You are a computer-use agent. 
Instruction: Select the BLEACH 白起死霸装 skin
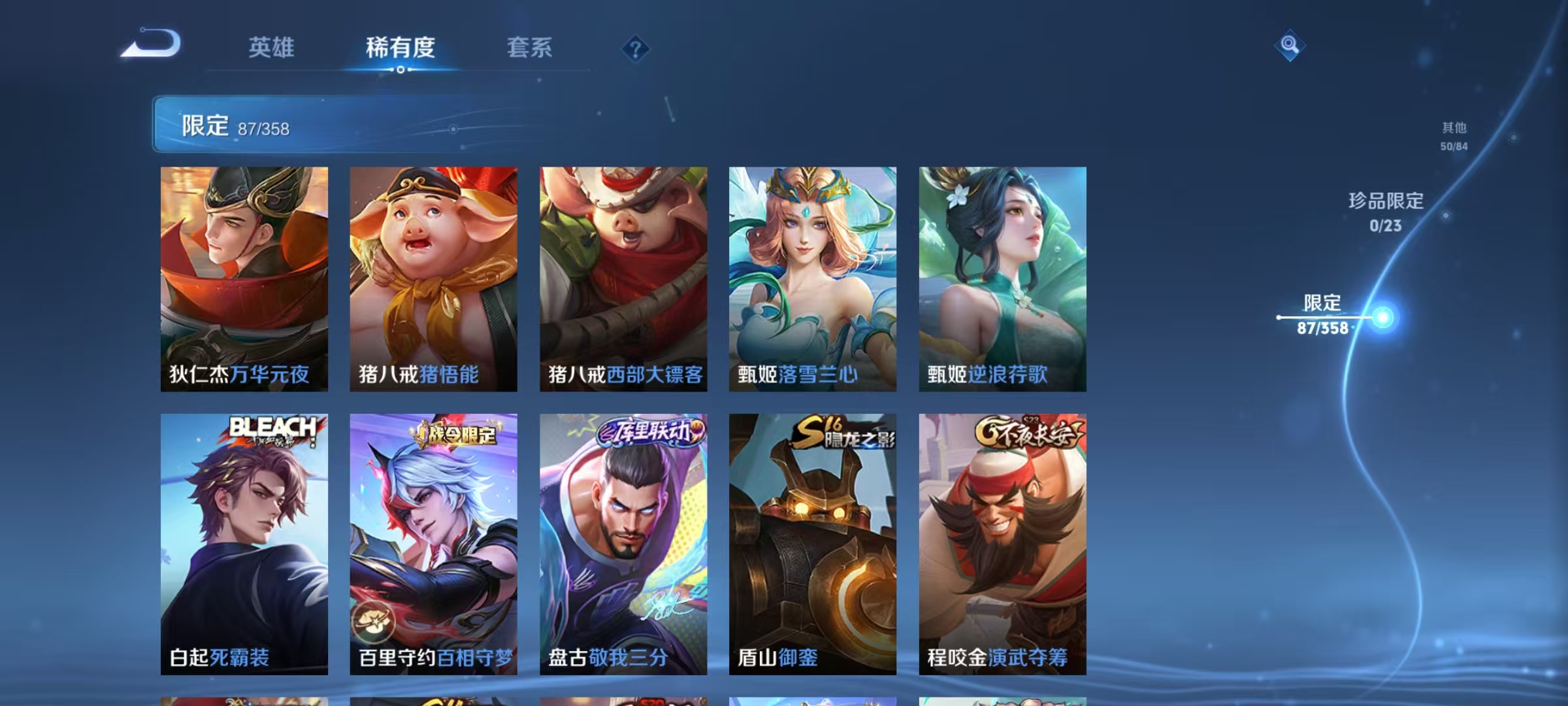pos(244,543)
